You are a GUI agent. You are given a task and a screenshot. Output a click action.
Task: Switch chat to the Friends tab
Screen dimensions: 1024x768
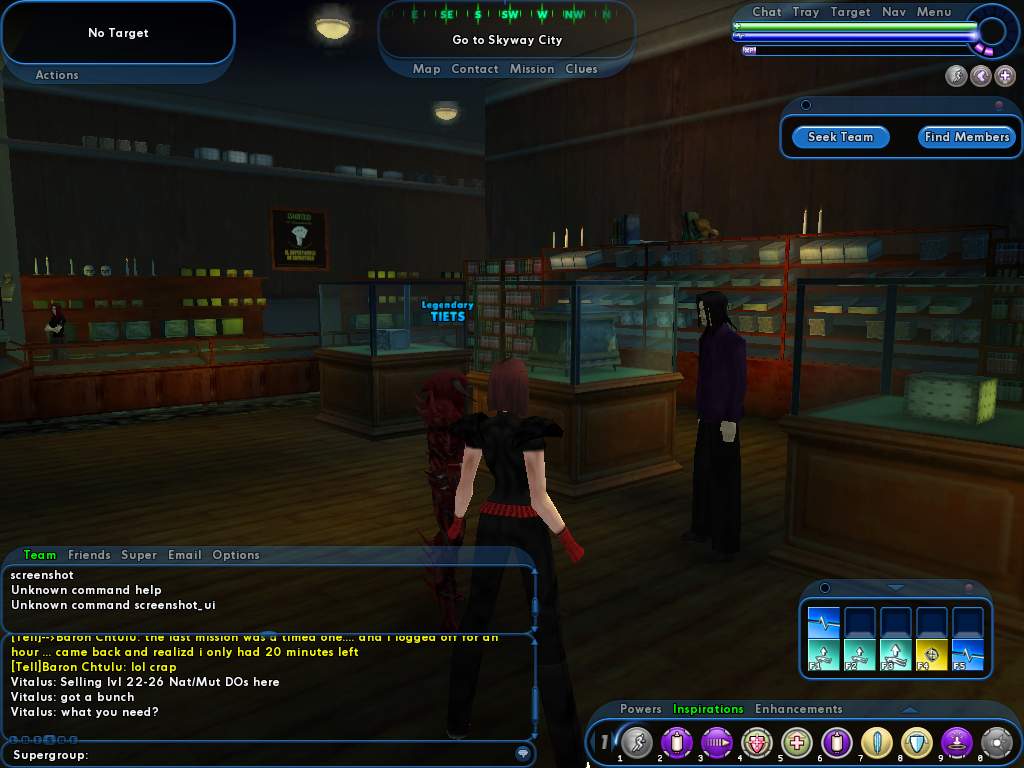pyautogui.click(x=89, y=555)
